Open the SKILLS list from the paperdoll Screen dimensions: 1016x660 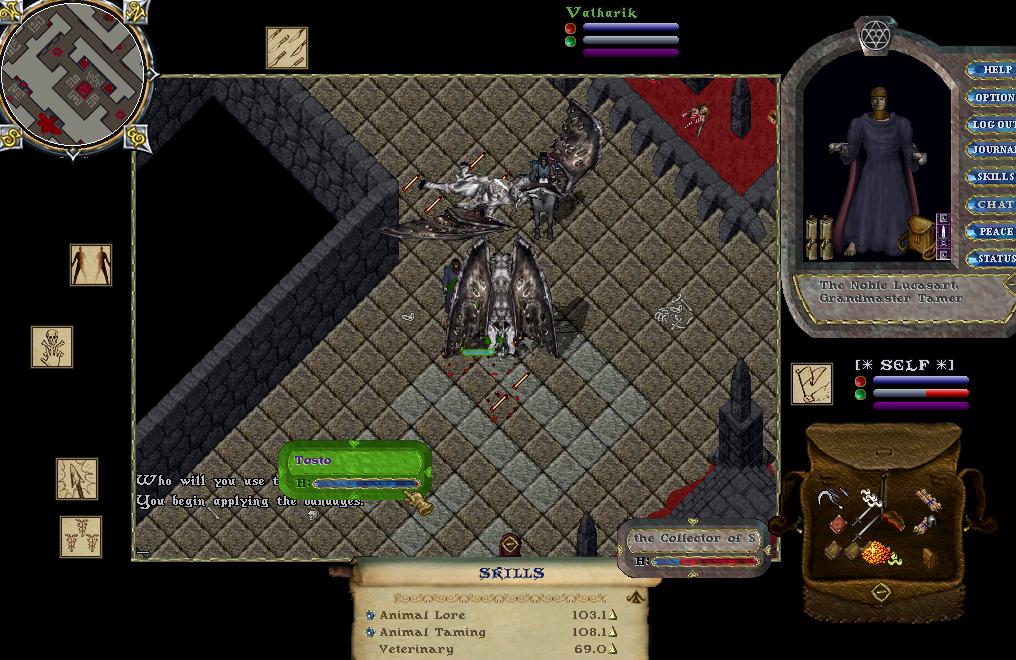(x=994, y=177)
